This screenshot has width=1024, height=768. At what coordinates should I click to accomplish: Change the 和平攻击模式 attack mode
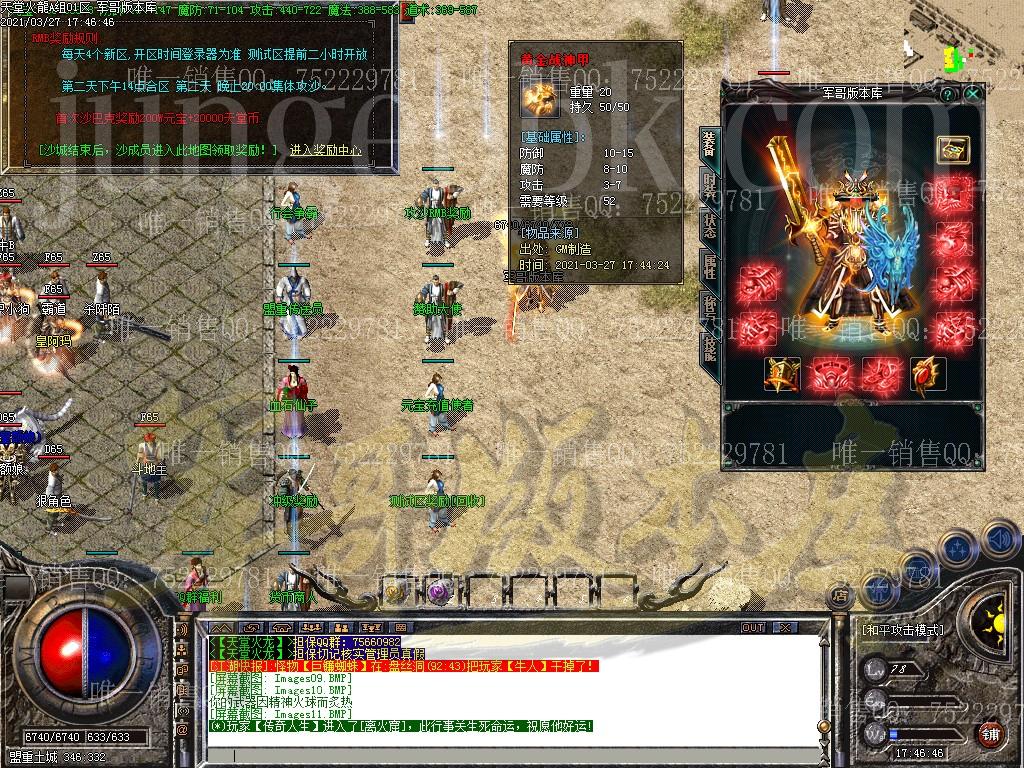pos(902,631)
